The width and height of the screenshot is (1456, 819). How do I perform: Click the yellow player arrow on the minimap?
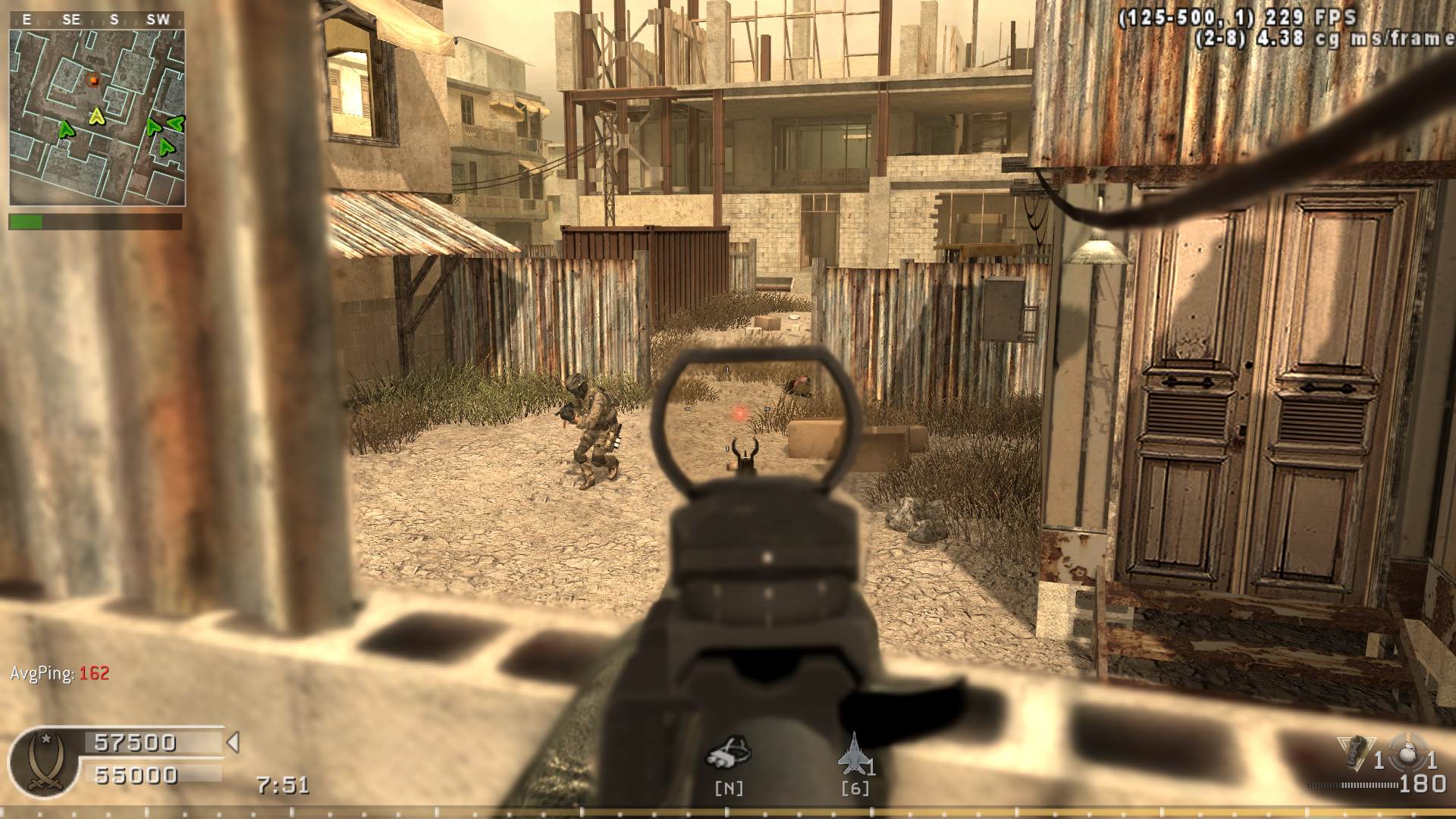click(96, 116)
